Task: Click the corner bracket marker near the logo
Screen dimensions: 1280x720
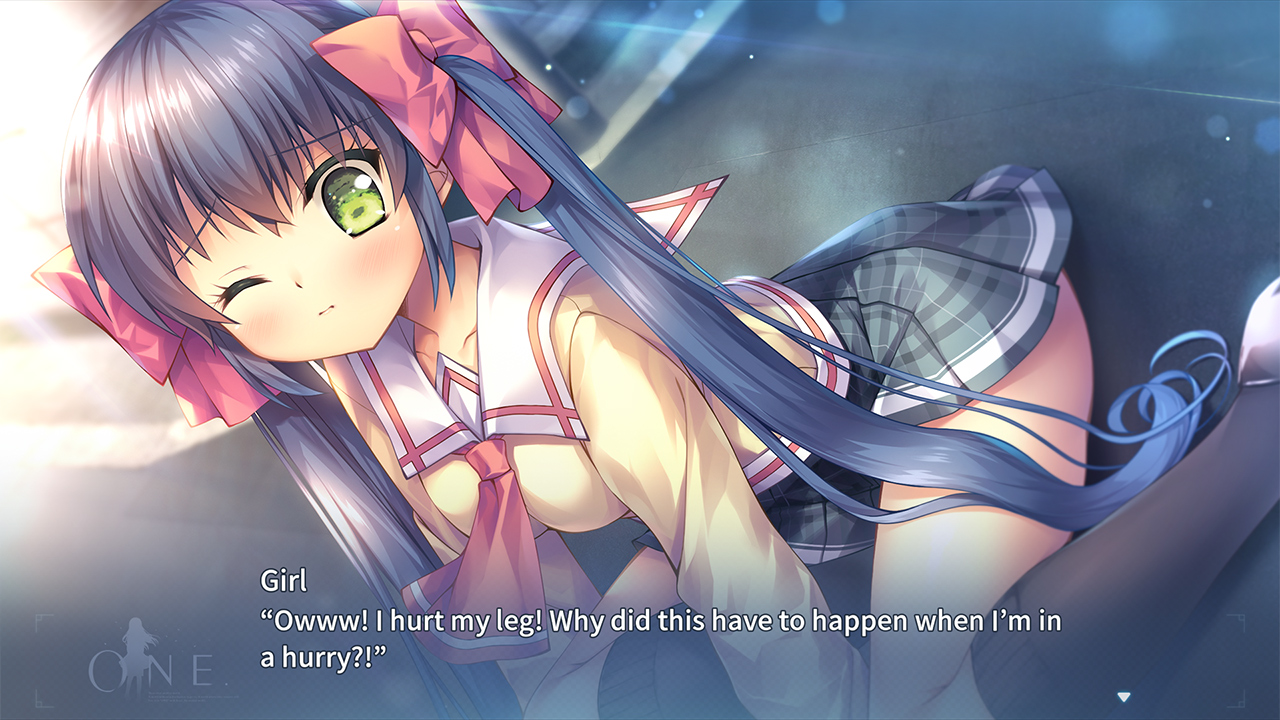Action: pyautogui.click(x=40, y=622)
